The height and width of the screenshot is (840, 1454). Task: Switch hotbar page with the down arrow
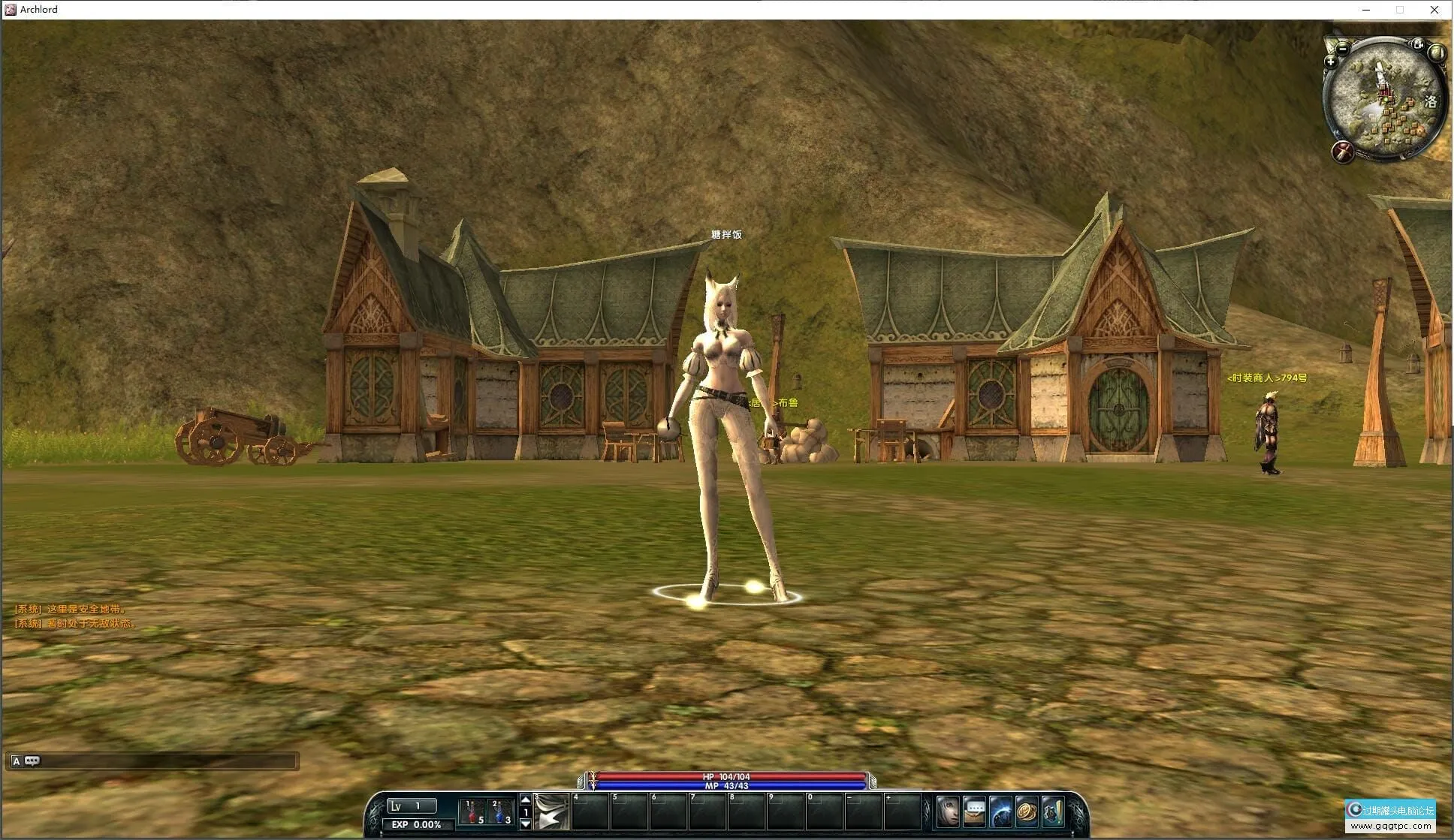[526, 824]
